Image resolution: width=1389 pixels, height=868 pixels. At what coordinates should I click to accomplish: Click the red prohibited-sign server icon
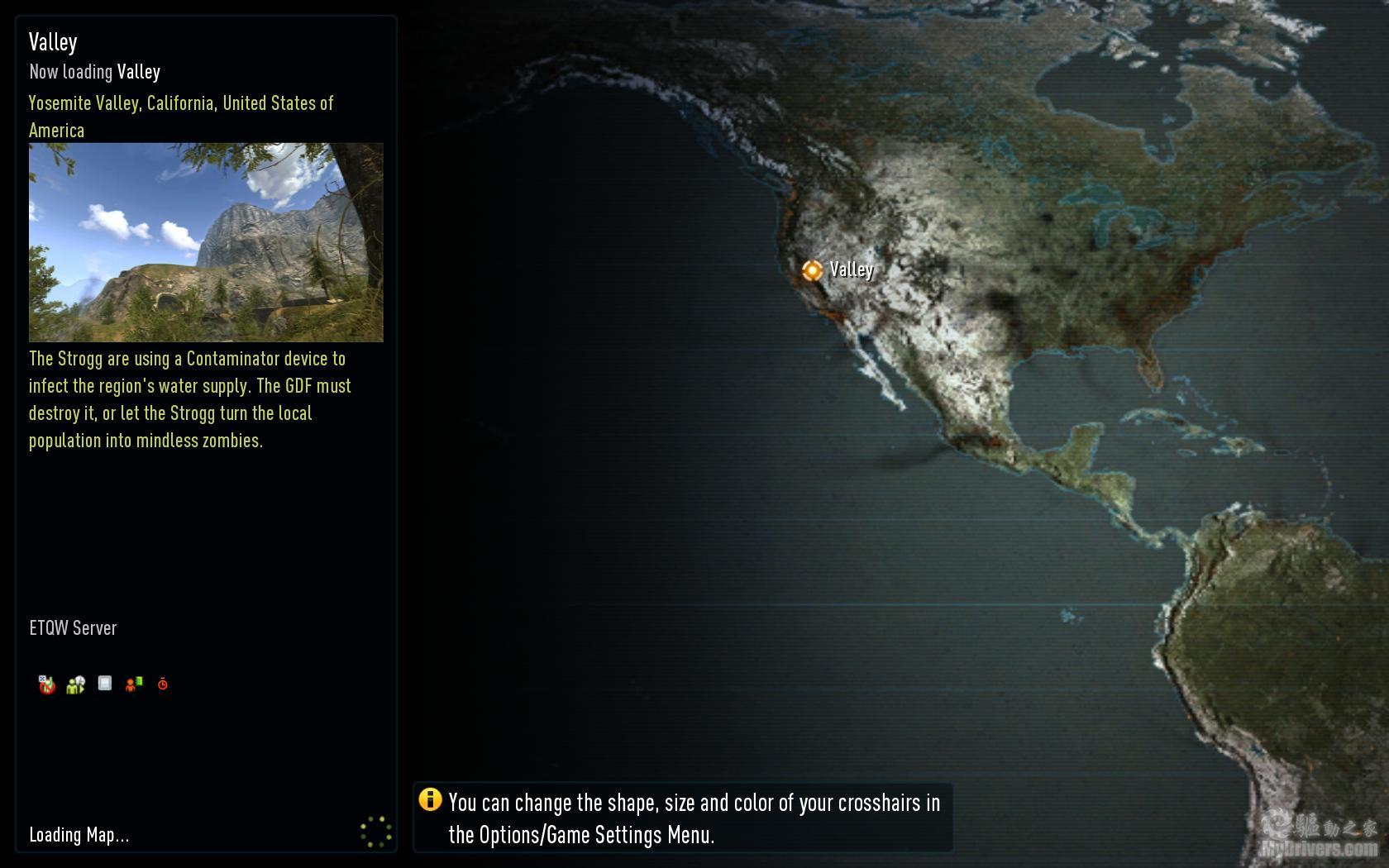tap(46, 684)
